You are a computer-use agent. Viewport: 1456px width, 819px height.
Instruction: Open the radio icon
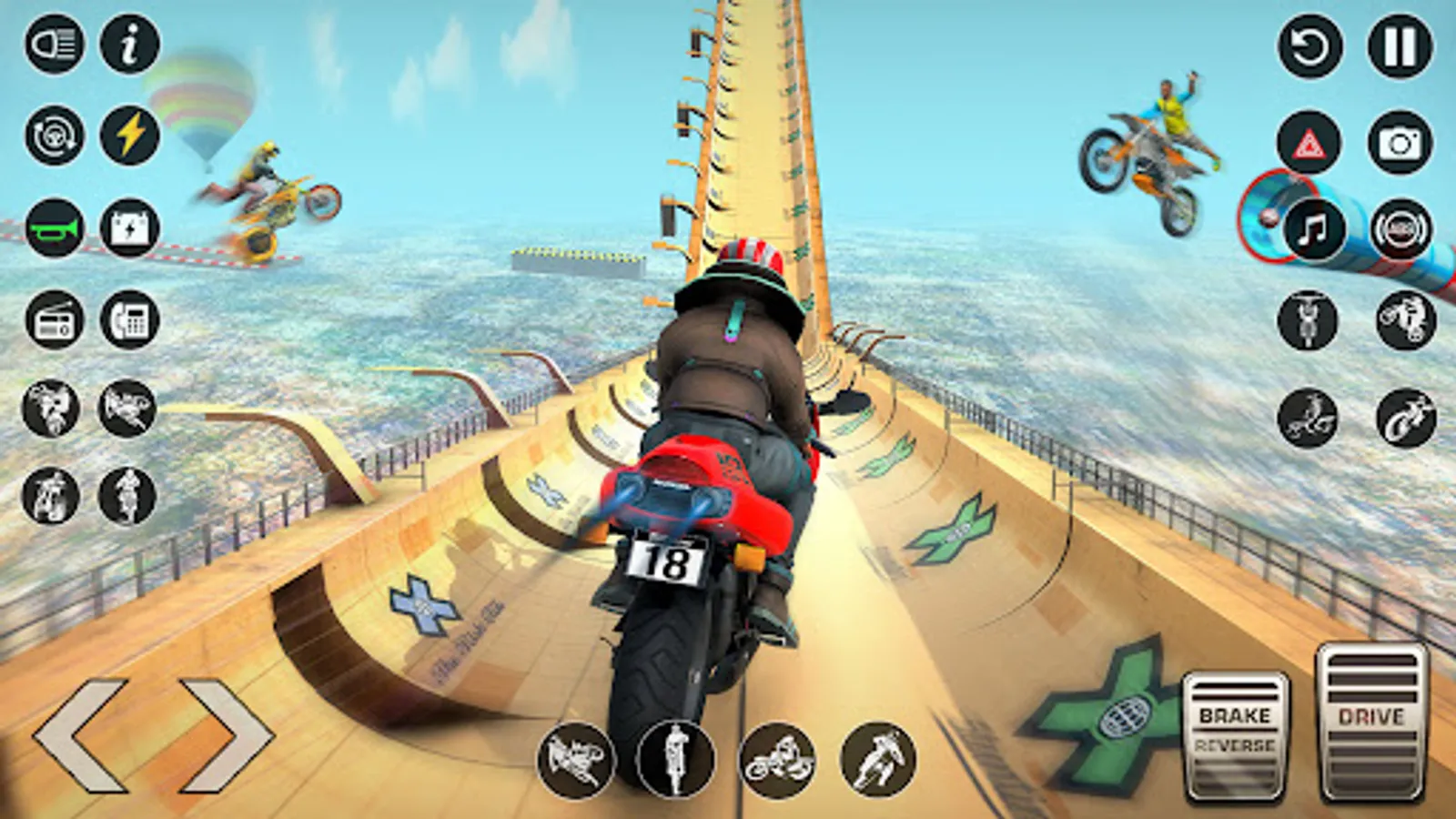pos(55,319)
